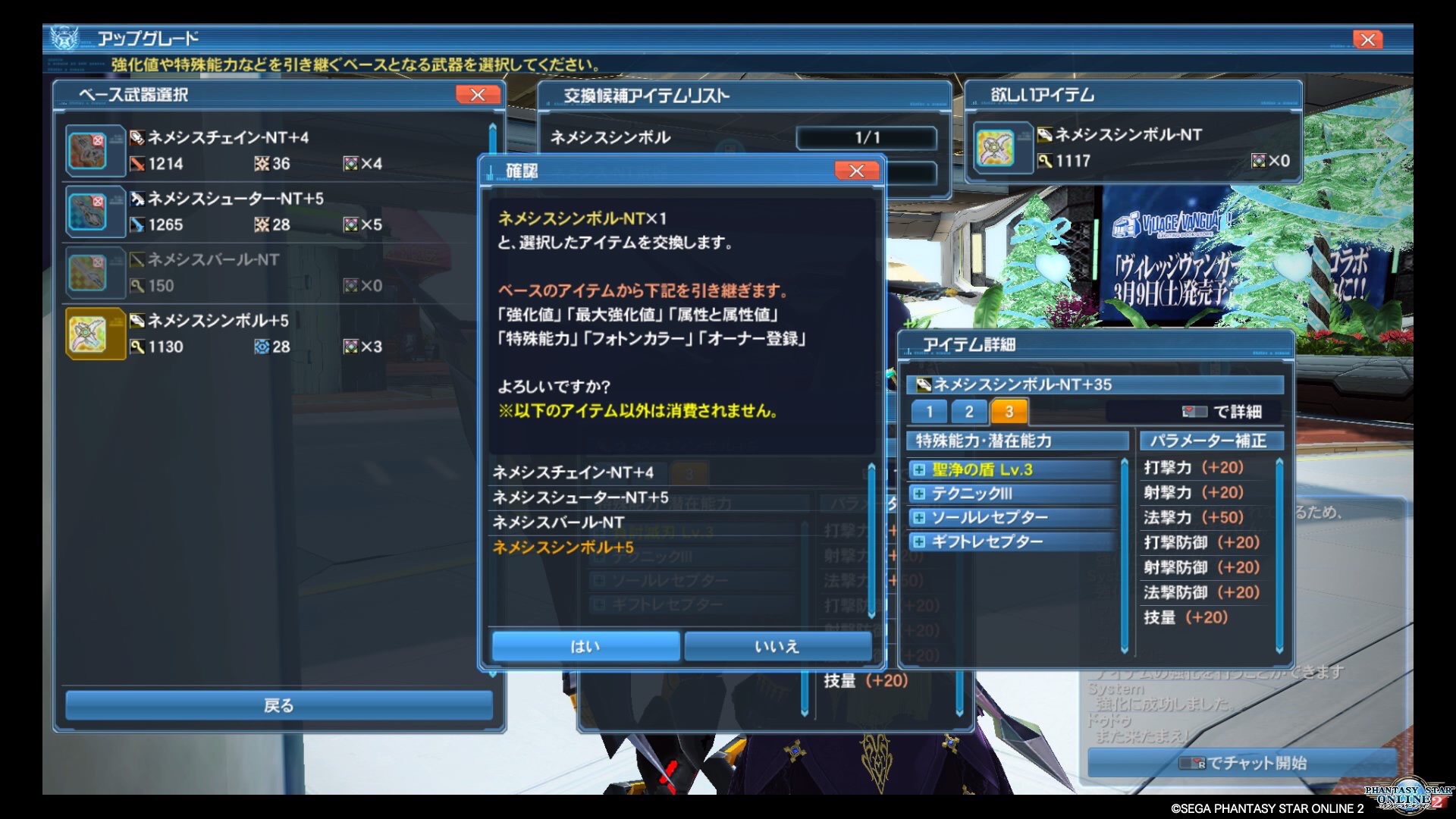Close the ベース武器選択 panel
Image resolution: width=1456 pixels, height=819 pixels.
tap(478, 95)
